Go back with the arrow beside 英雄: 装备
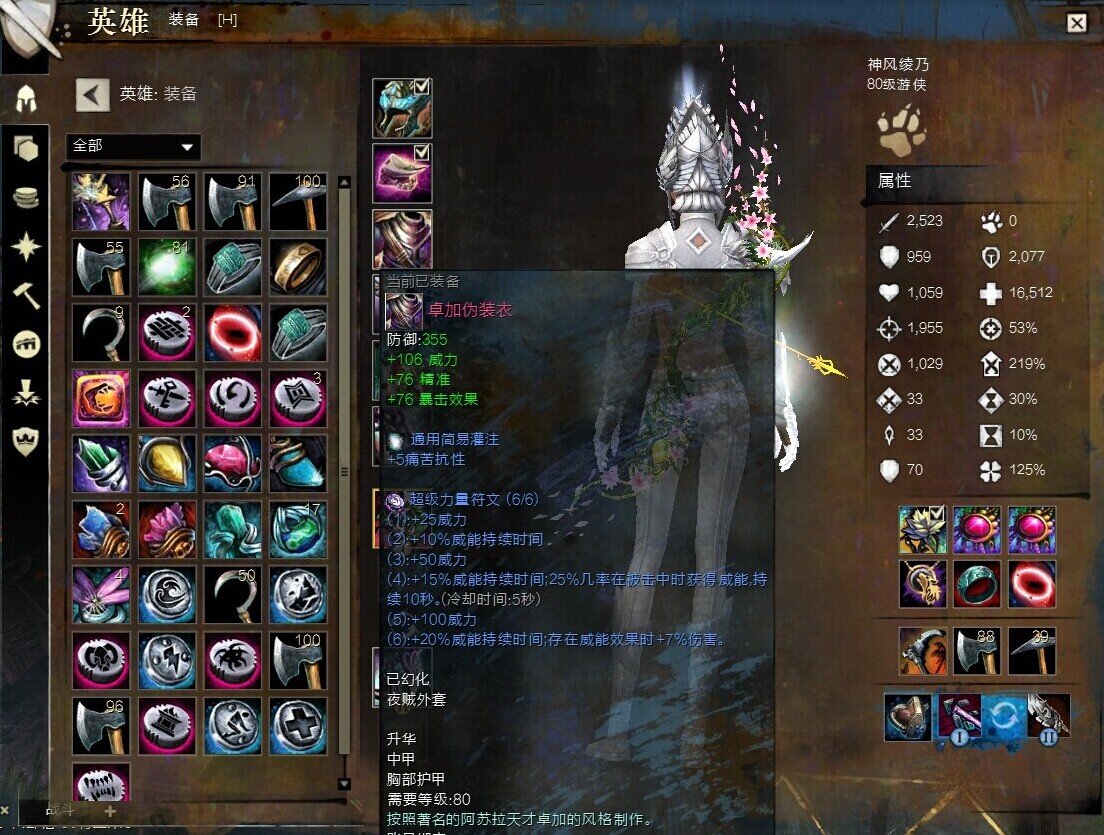The width and height of the screenshot is (1104, 835). point(92,95)
